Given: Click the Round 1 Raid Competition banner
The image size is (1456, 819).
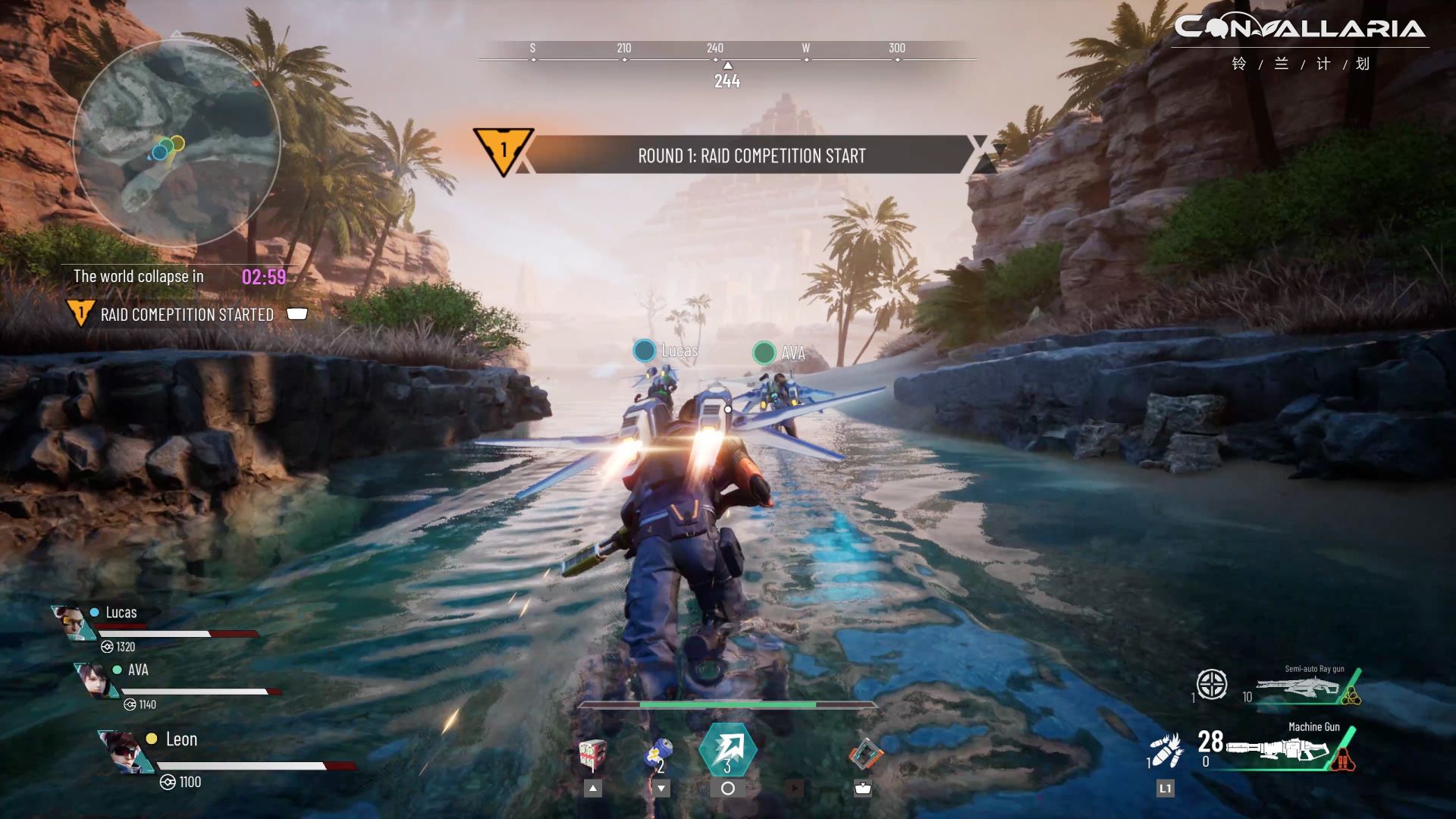Looking at the screenshot, I should pos(751,155).
